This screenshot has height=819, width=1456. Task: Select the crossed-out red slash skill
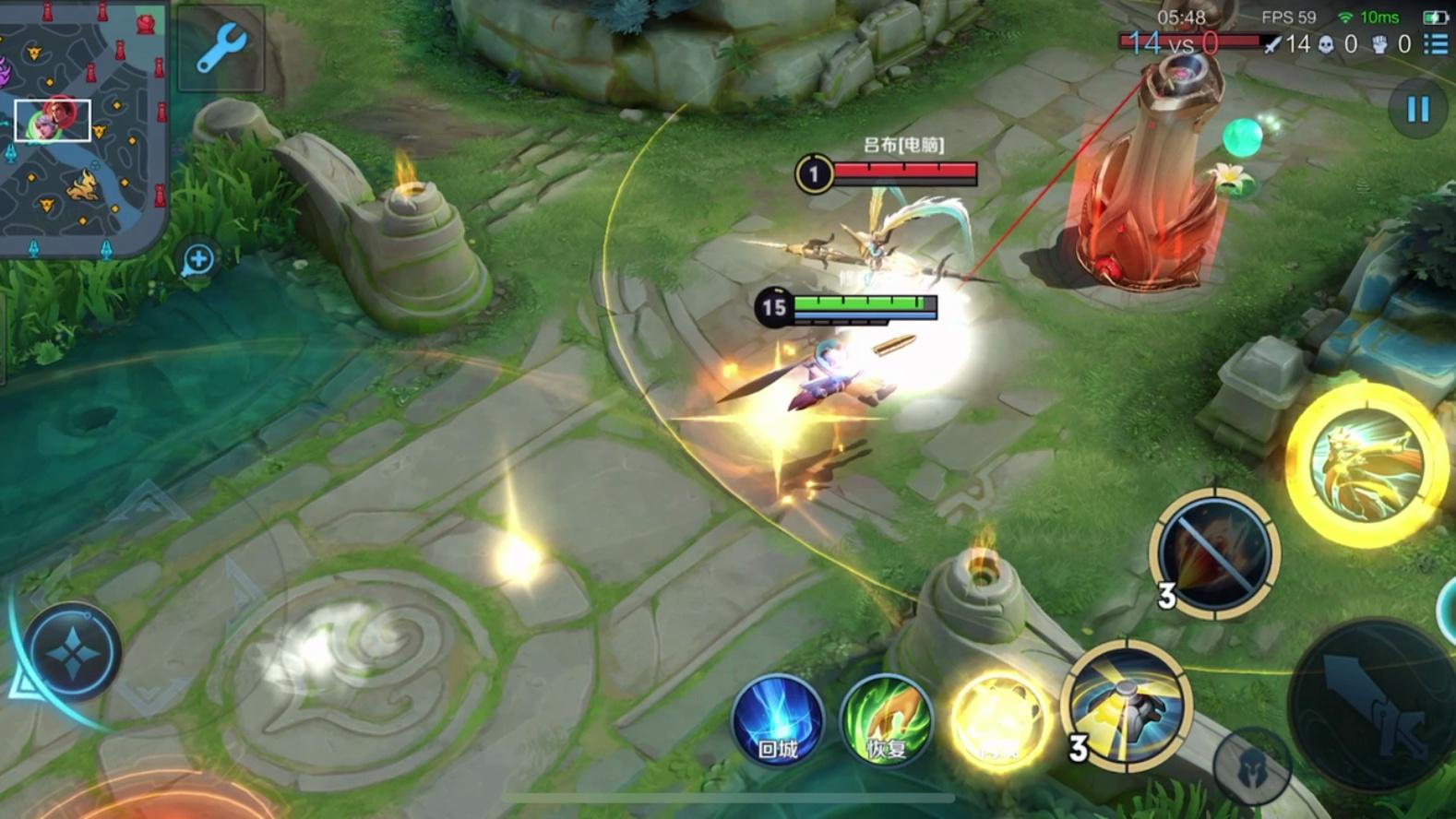click(1214, 552)
